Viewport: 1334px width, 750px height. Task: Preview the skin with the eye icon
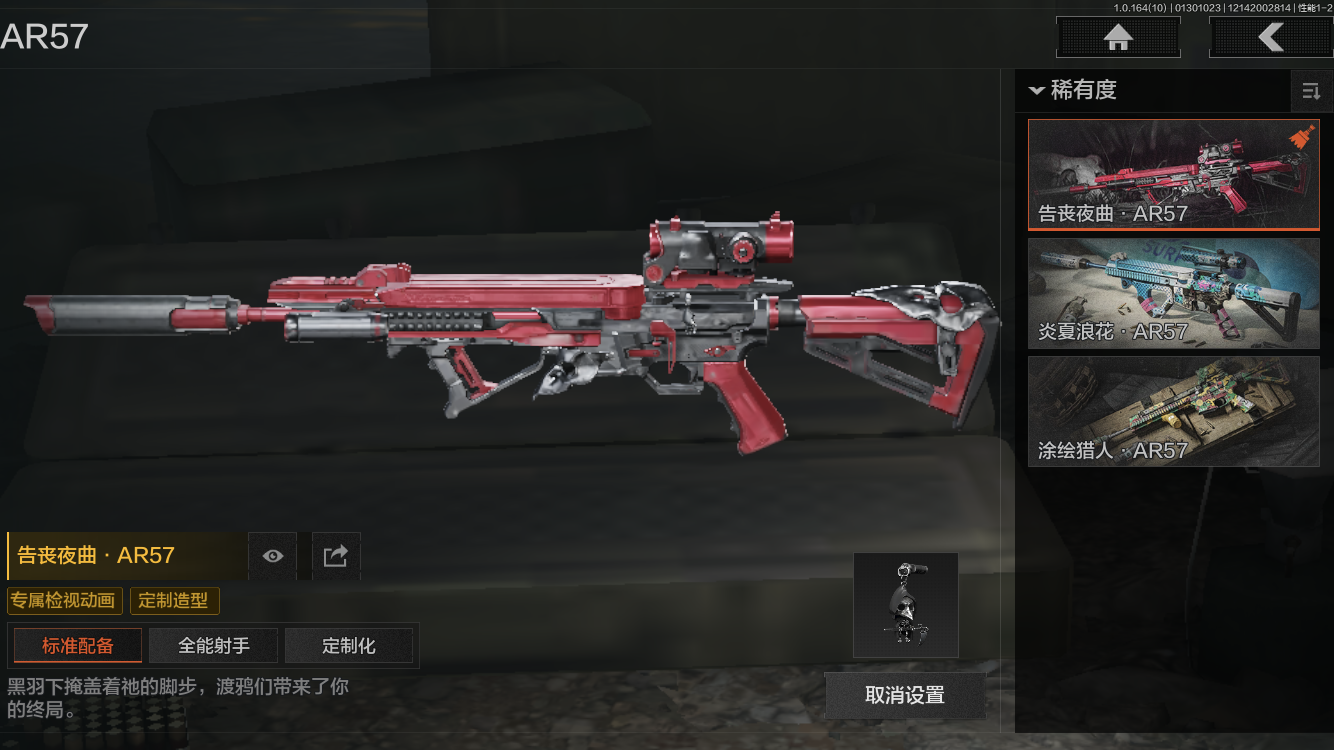coord(273,556)
